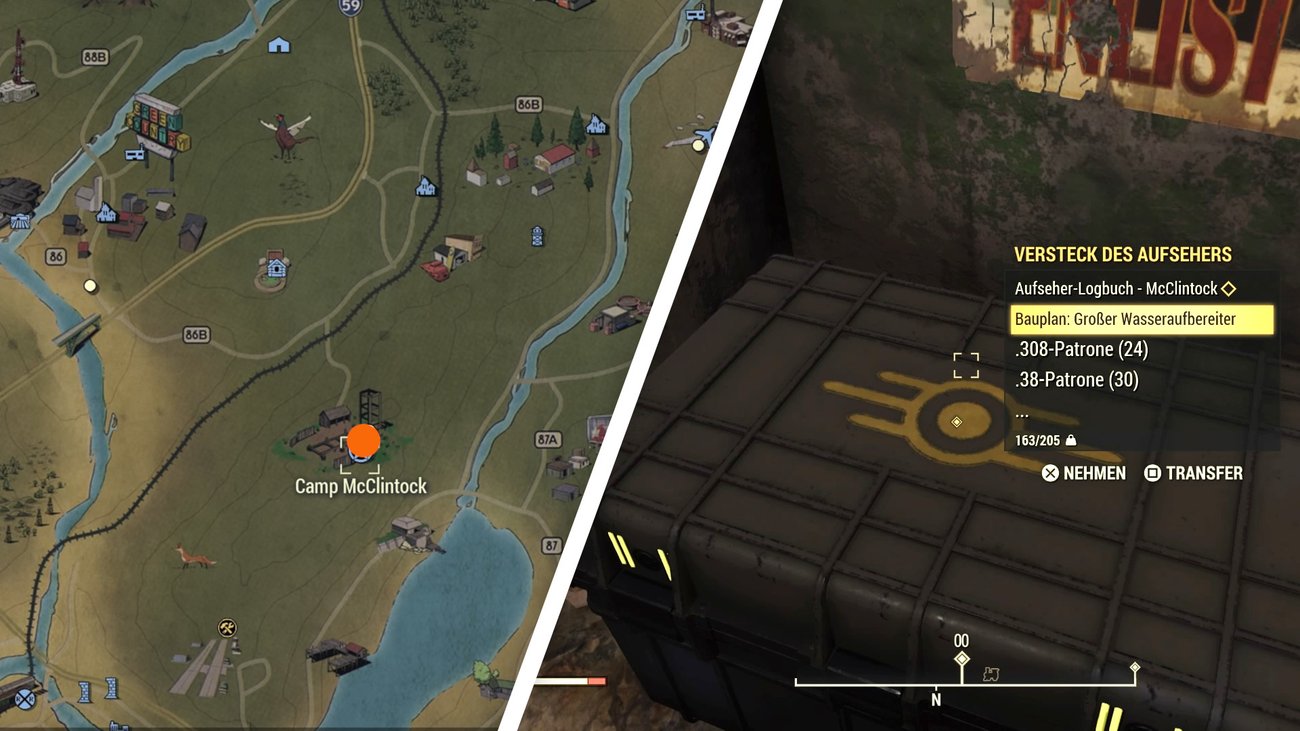Select the crossed-tools workshop icon on the map
Viewport: 1300px width, 731px height.
pyautogui.click(x=226, y=626)
